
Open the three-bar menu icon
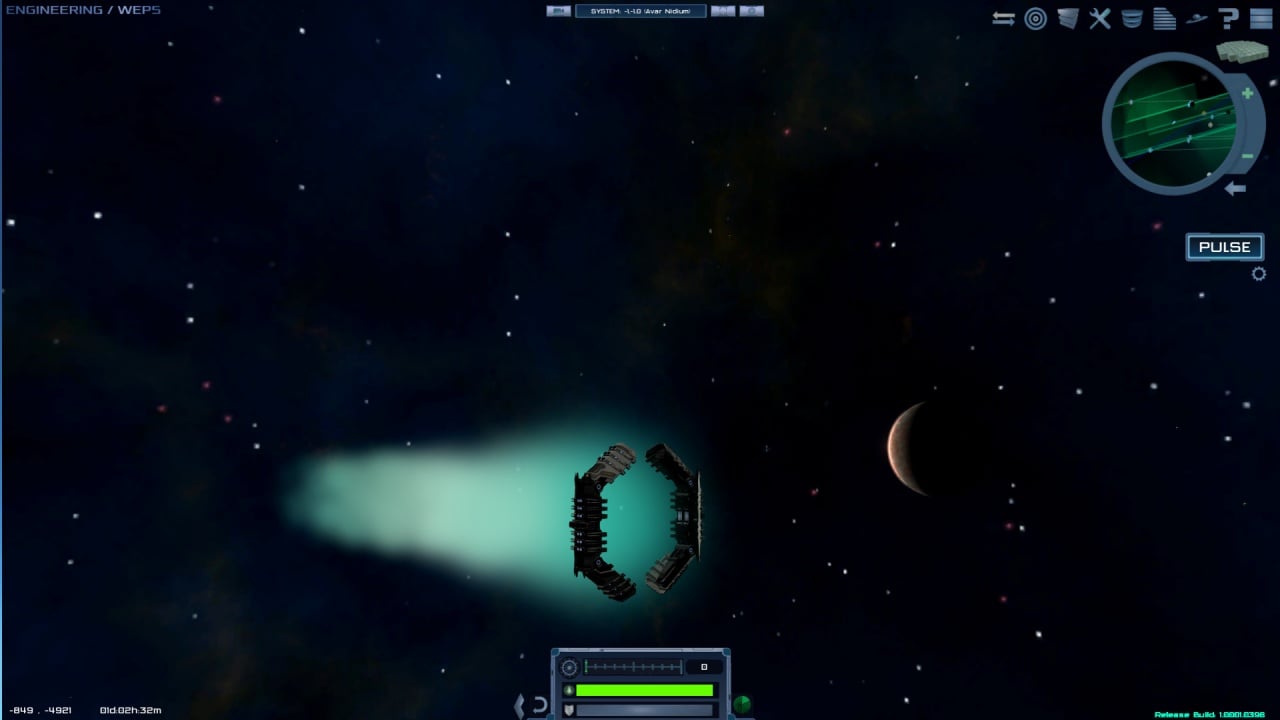coord(1260,19)
